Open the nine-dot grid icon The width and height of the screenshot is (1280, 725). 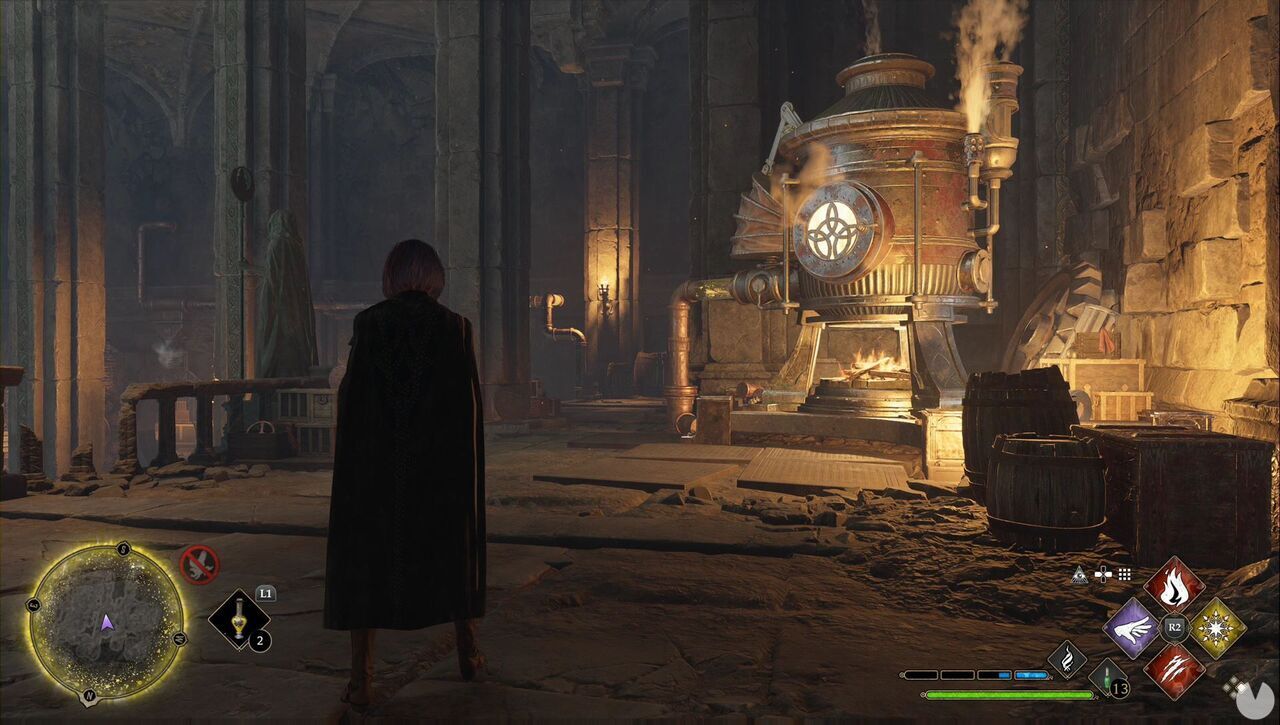(x=1125, y=574)
